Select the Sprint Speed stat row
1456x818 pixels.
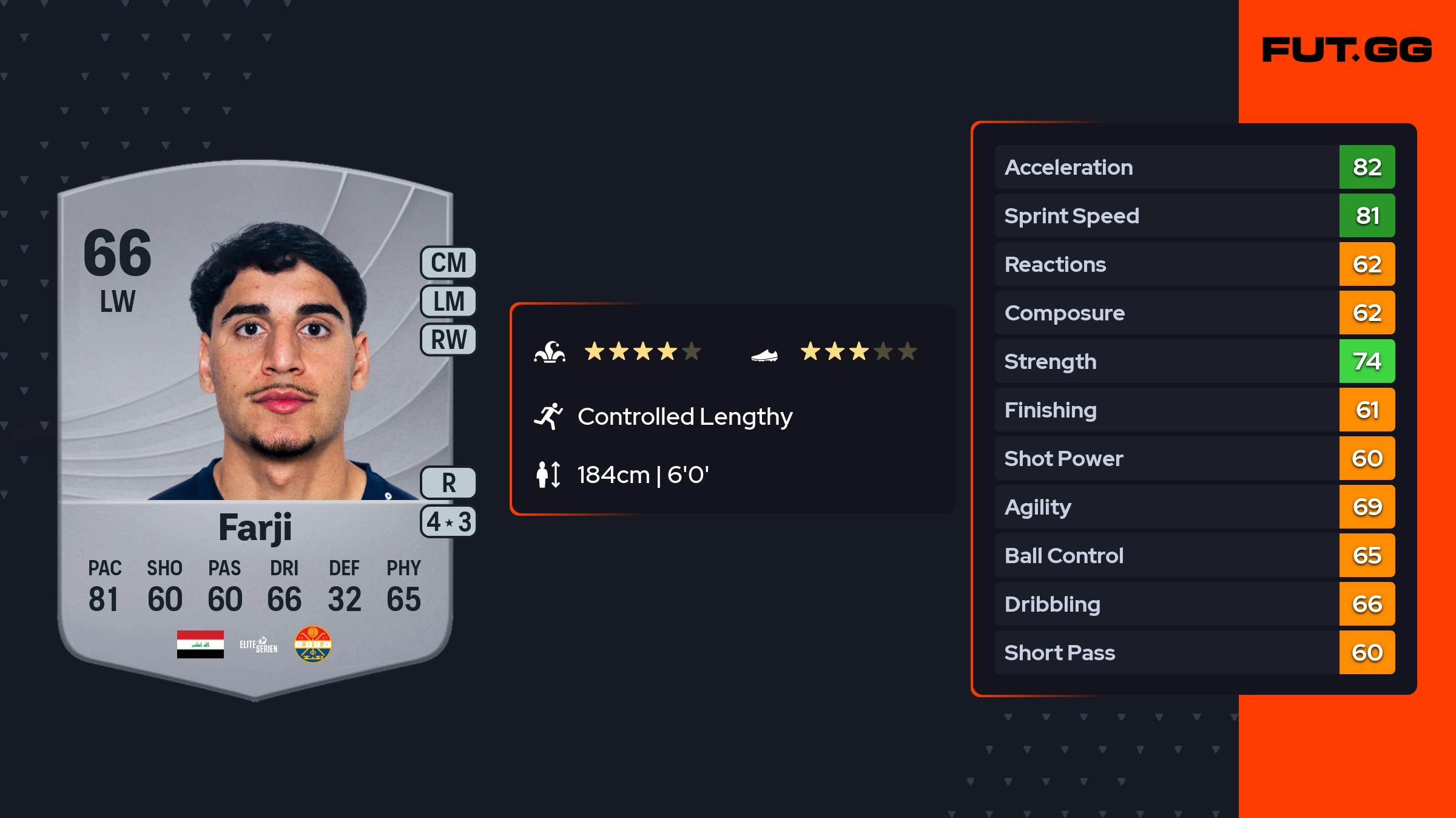pyautogui.click(x=1194, y=215)
